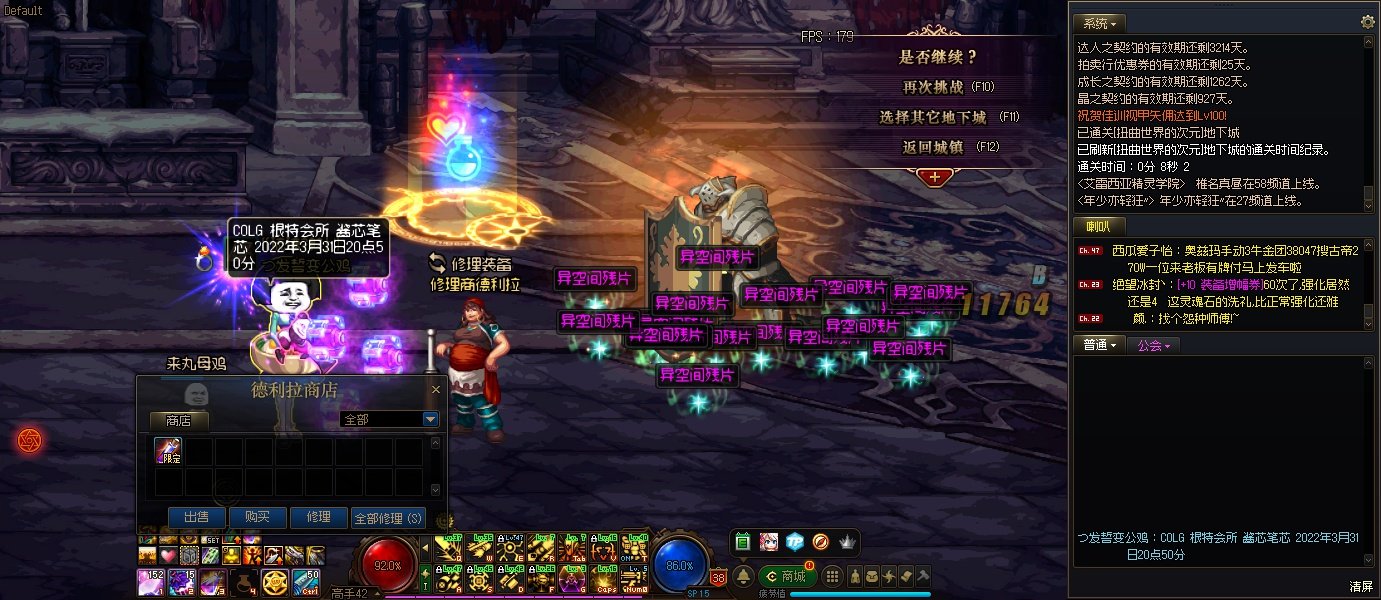Viewport: 1381px width, 600px height.
Task: Choose 返回城镇 to return to town
Action: (933, 147)
